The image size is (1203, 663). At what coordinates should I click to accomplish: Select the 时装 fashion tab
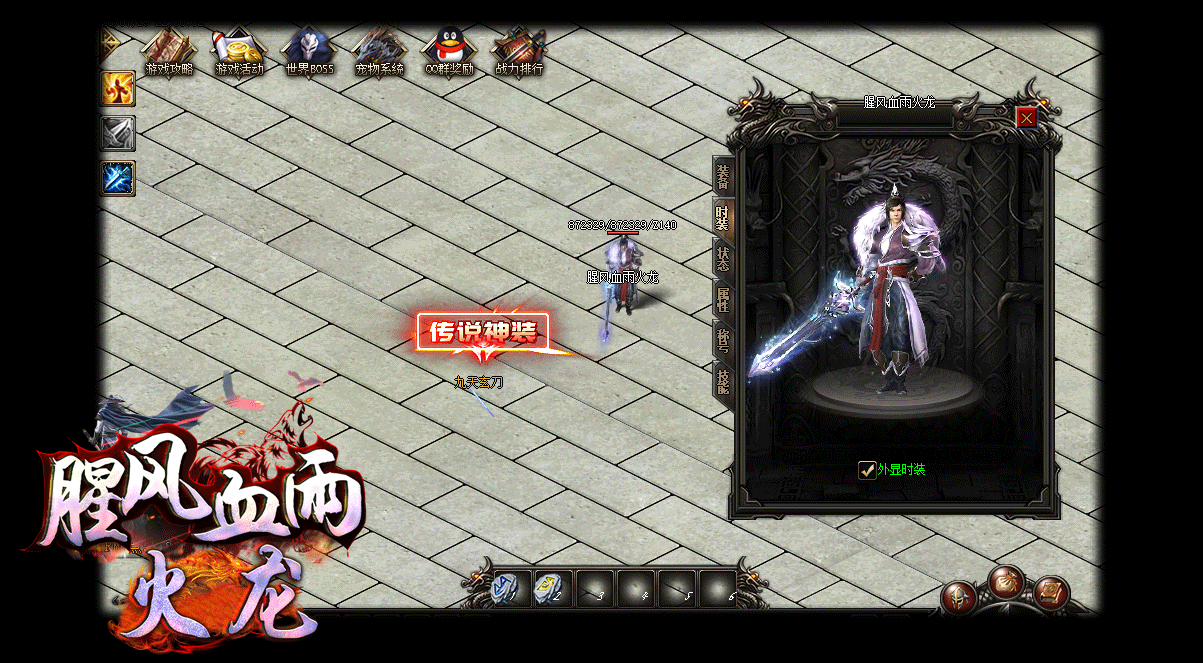pos(723,217)
